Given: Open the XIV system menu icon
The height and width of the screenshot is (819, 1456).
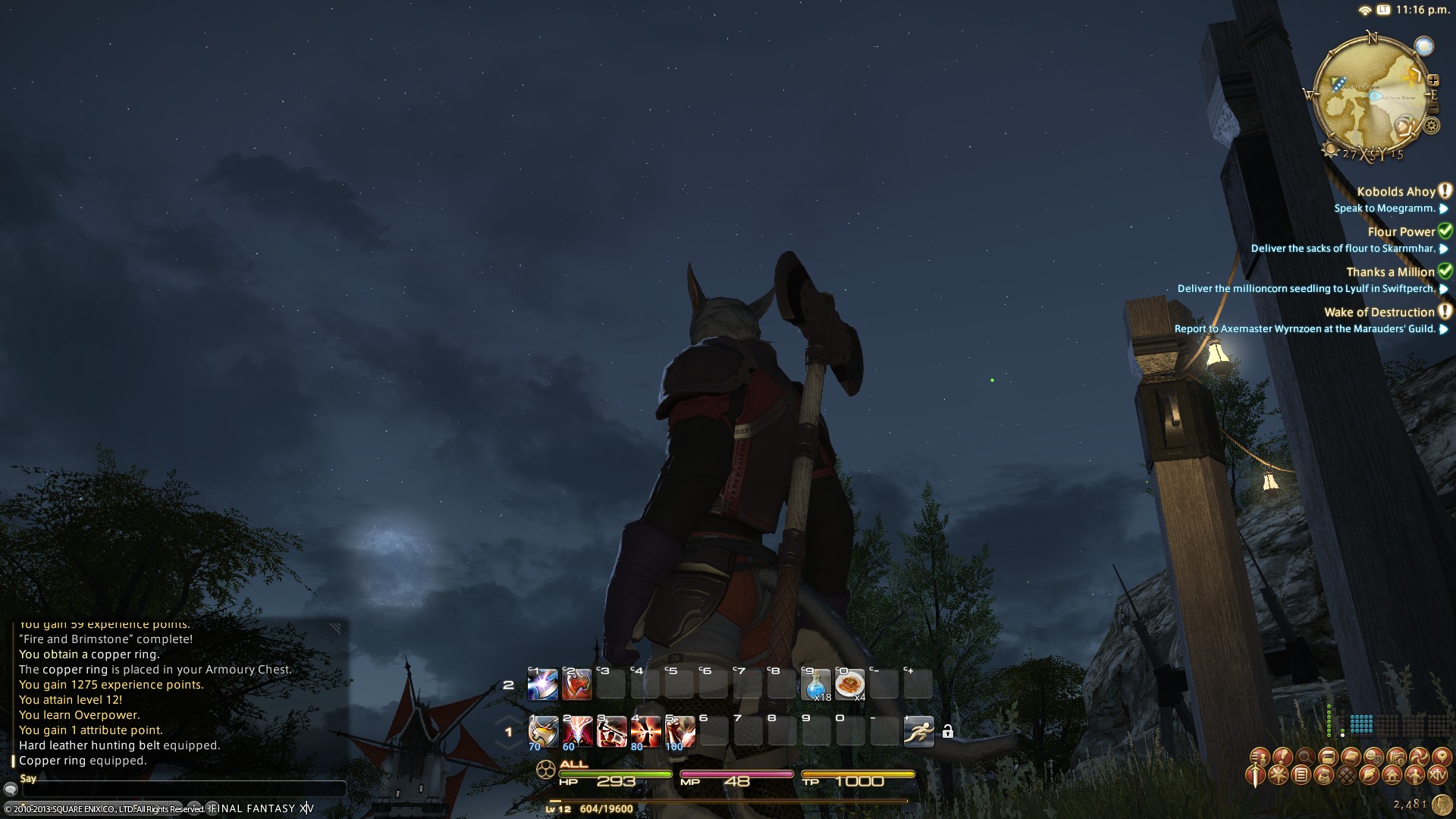Looking at the screenshot, I should pos(1437,776).
